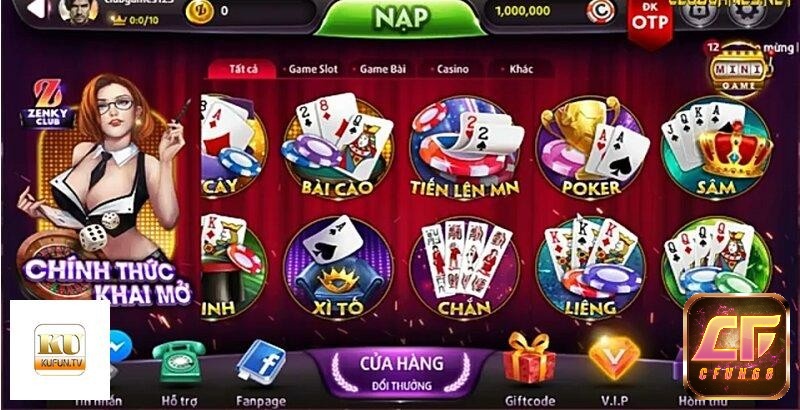Select the Game Bài category tab

(x=383, y=70)
